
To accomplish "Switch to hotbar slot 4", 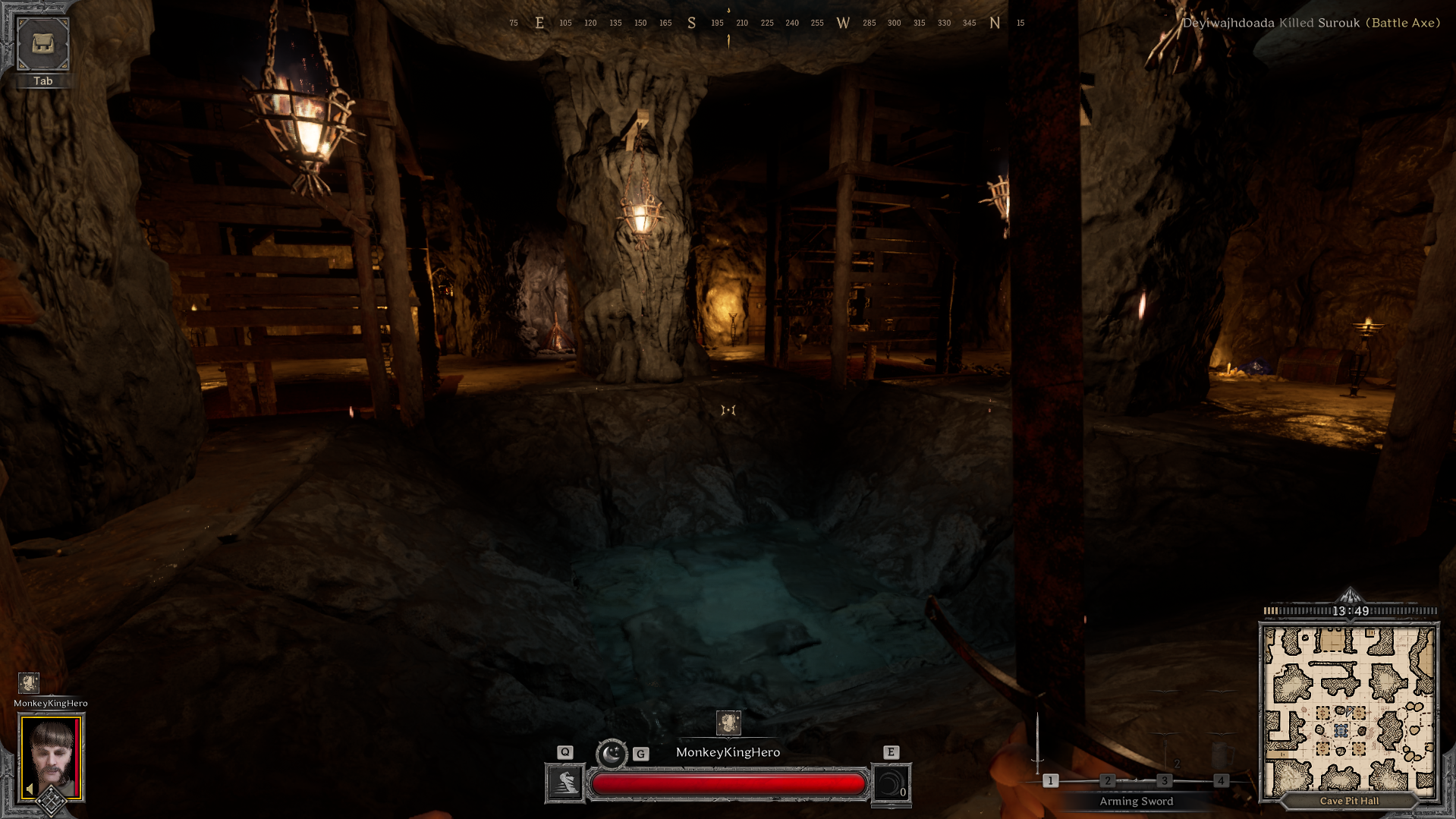I will pos(1222,780).
